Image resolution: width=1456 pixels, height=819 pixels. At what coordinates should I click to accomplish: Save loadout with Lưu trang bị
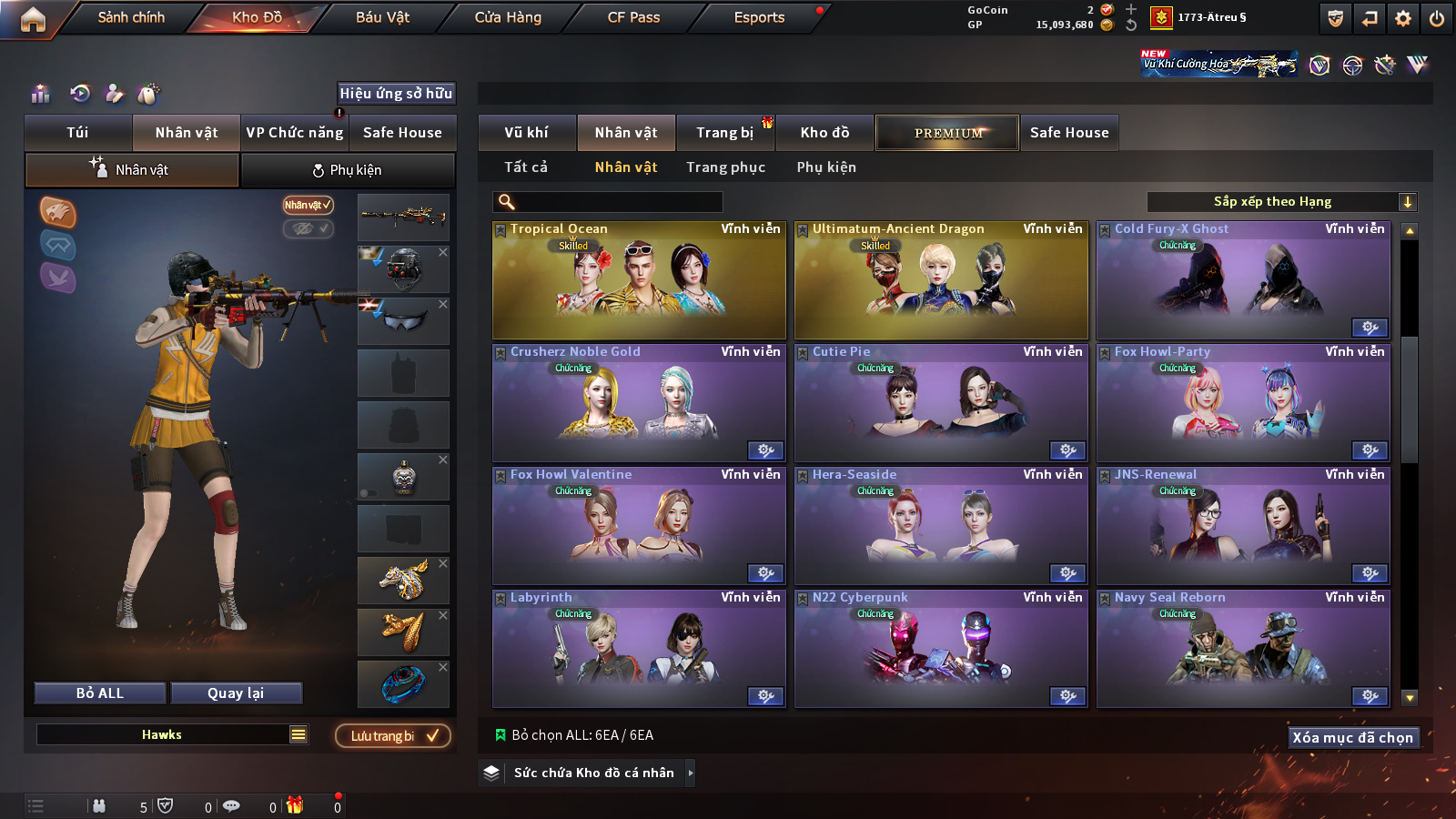click(x=393, y=736)
